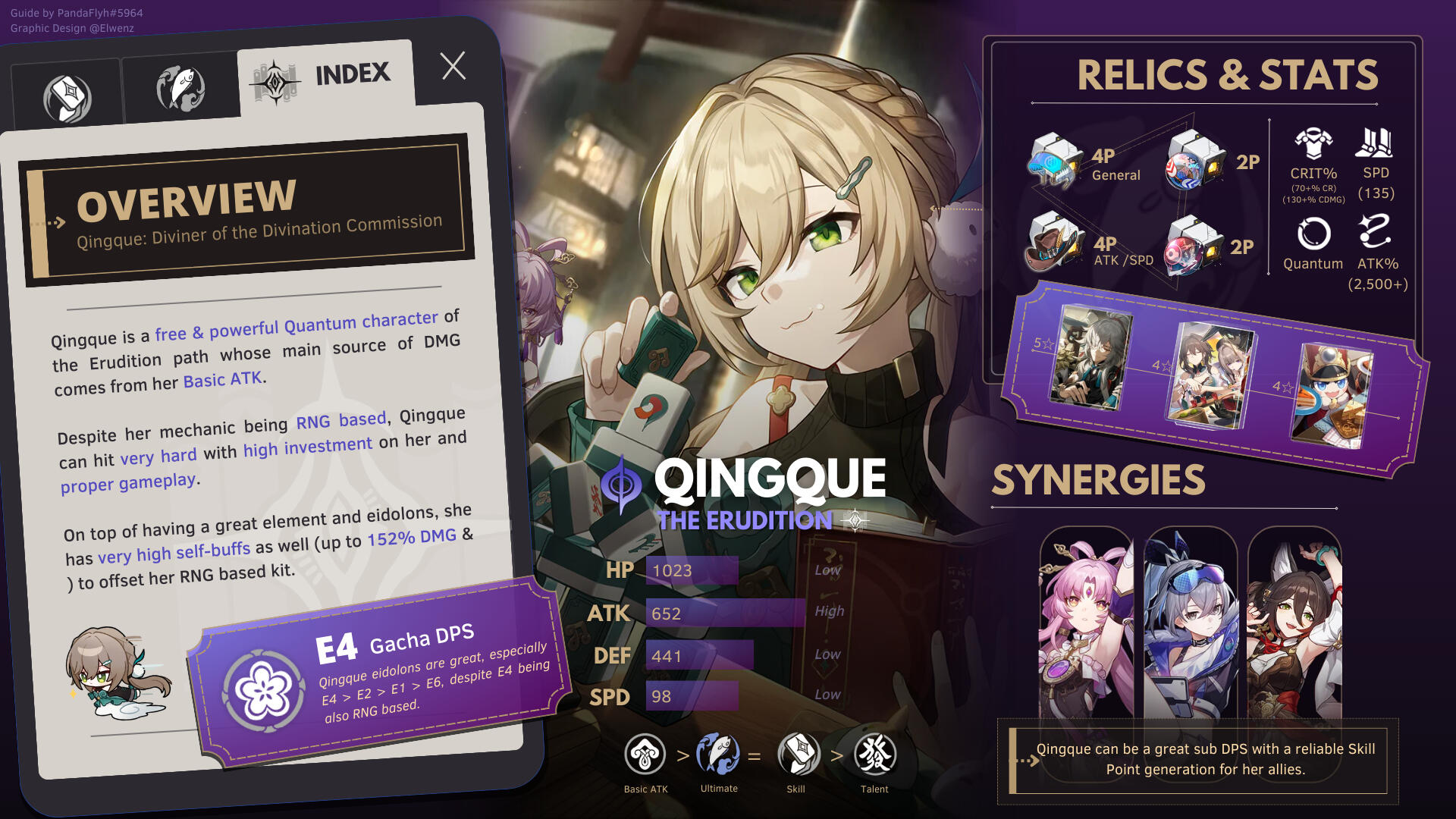1456x819 pixels.
Task: Open the fish icon tab
Action: pyautogui.click(x=180, y=89)
